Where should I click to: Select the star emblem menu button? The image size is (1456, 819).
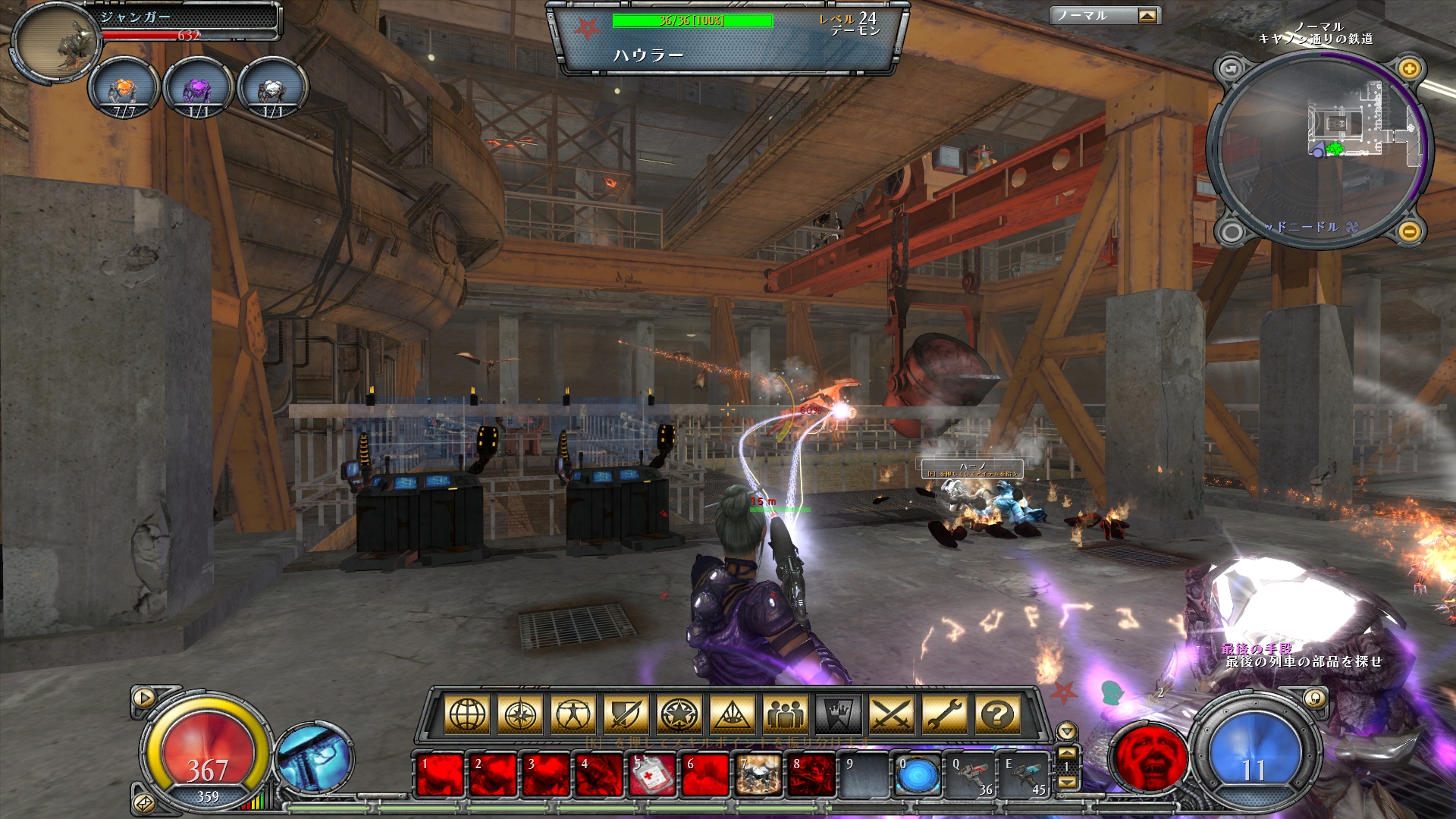pos(679,714)
